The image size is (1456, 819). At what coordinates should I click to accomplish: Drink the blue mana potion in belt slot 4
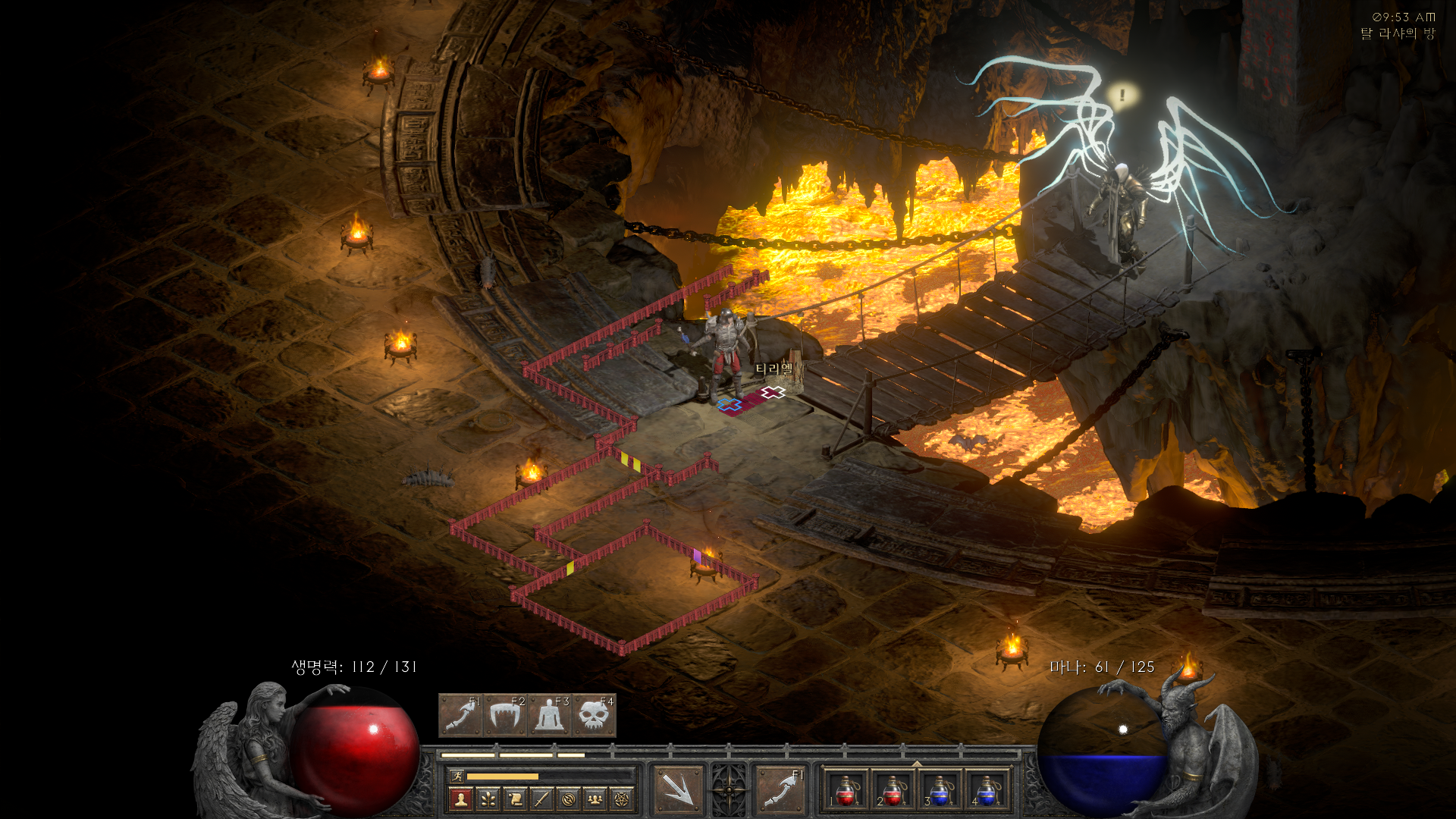coord(986,791)
